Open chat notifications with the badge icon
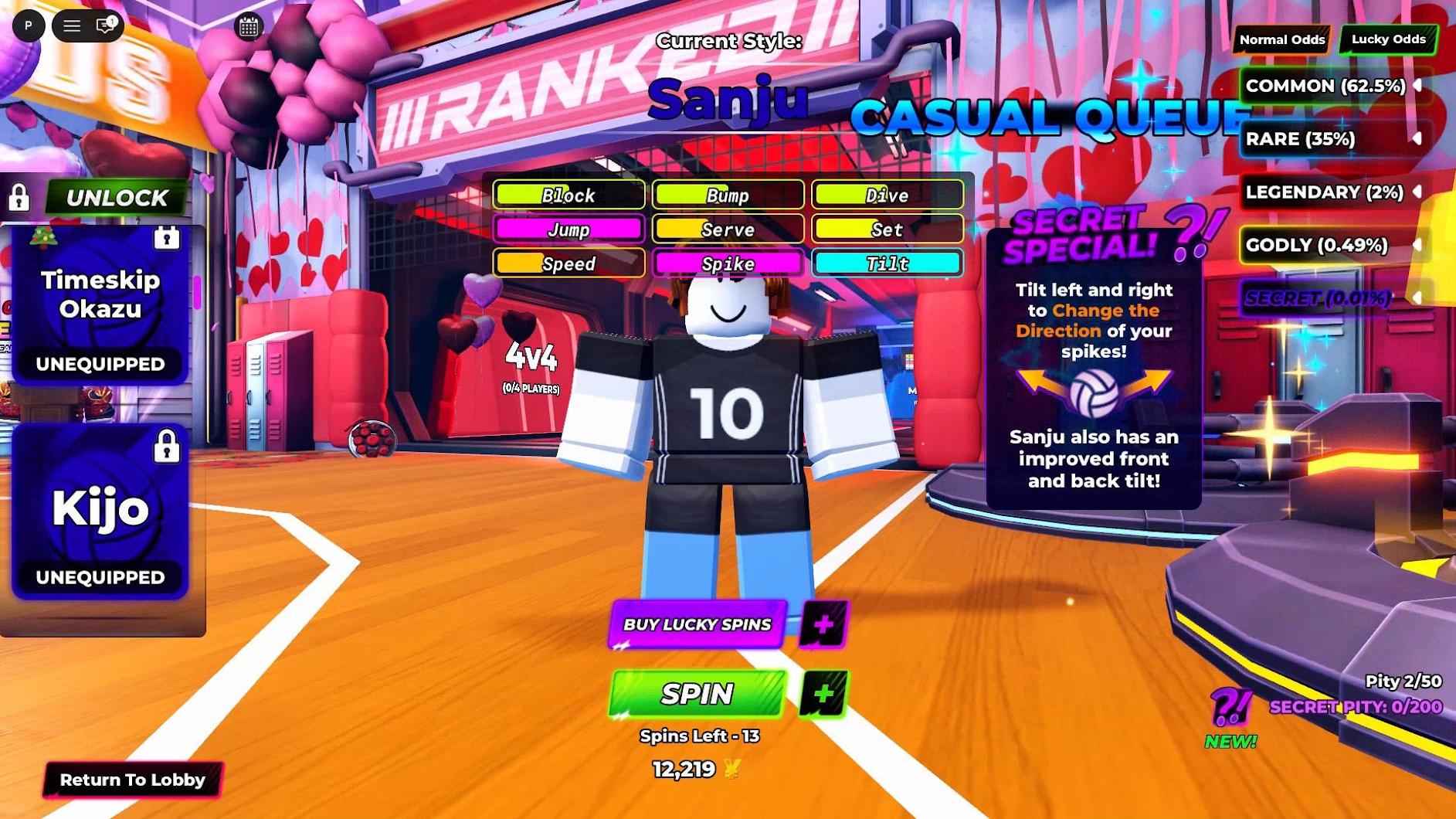This screenshot has height=819, width=1456. tap(104, 25)
